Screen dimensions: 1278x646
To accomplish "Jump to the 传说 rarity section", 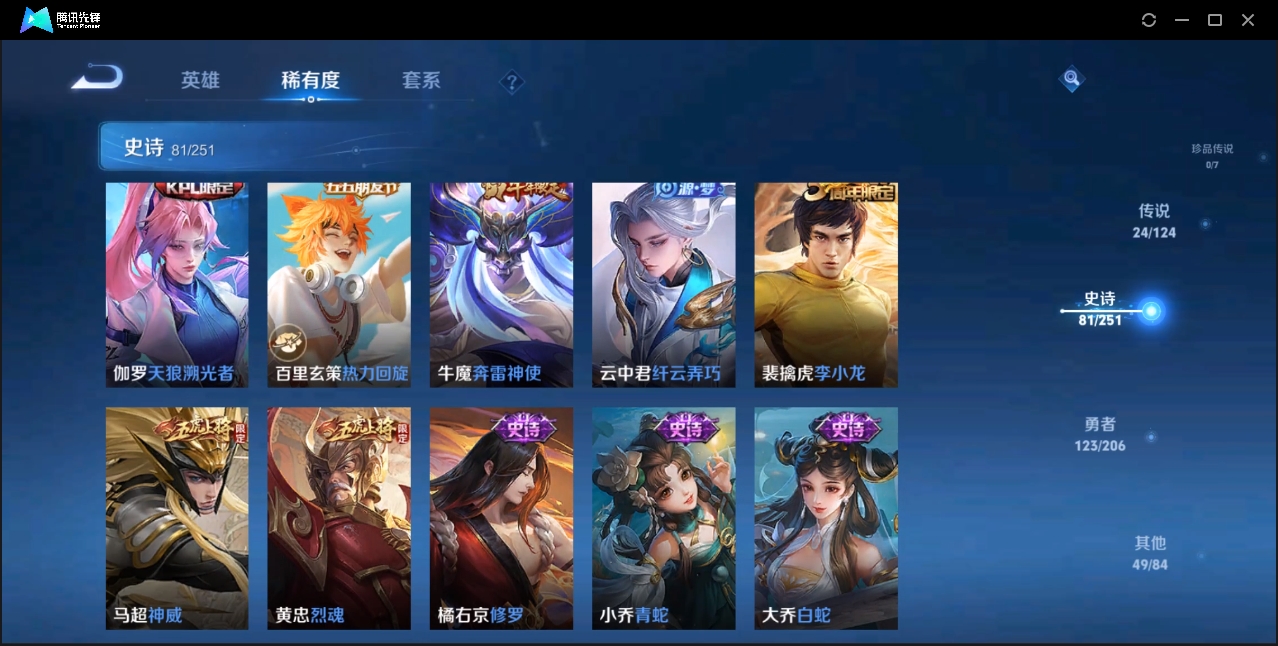I will click(1154, 221).
